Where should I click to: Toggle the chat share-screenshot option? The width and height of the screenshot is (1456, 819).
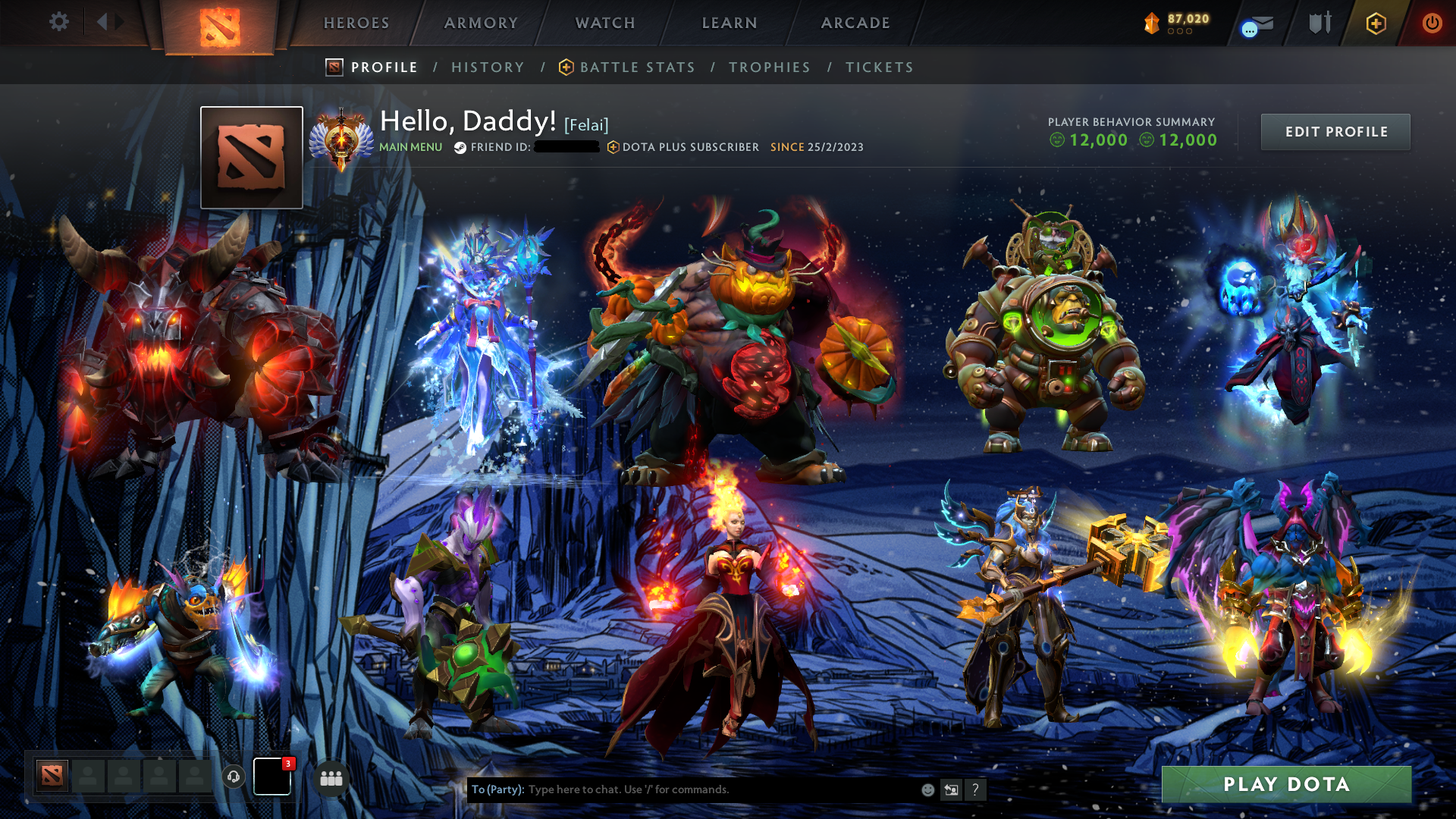pyautogui.click(x=950, y=789)
